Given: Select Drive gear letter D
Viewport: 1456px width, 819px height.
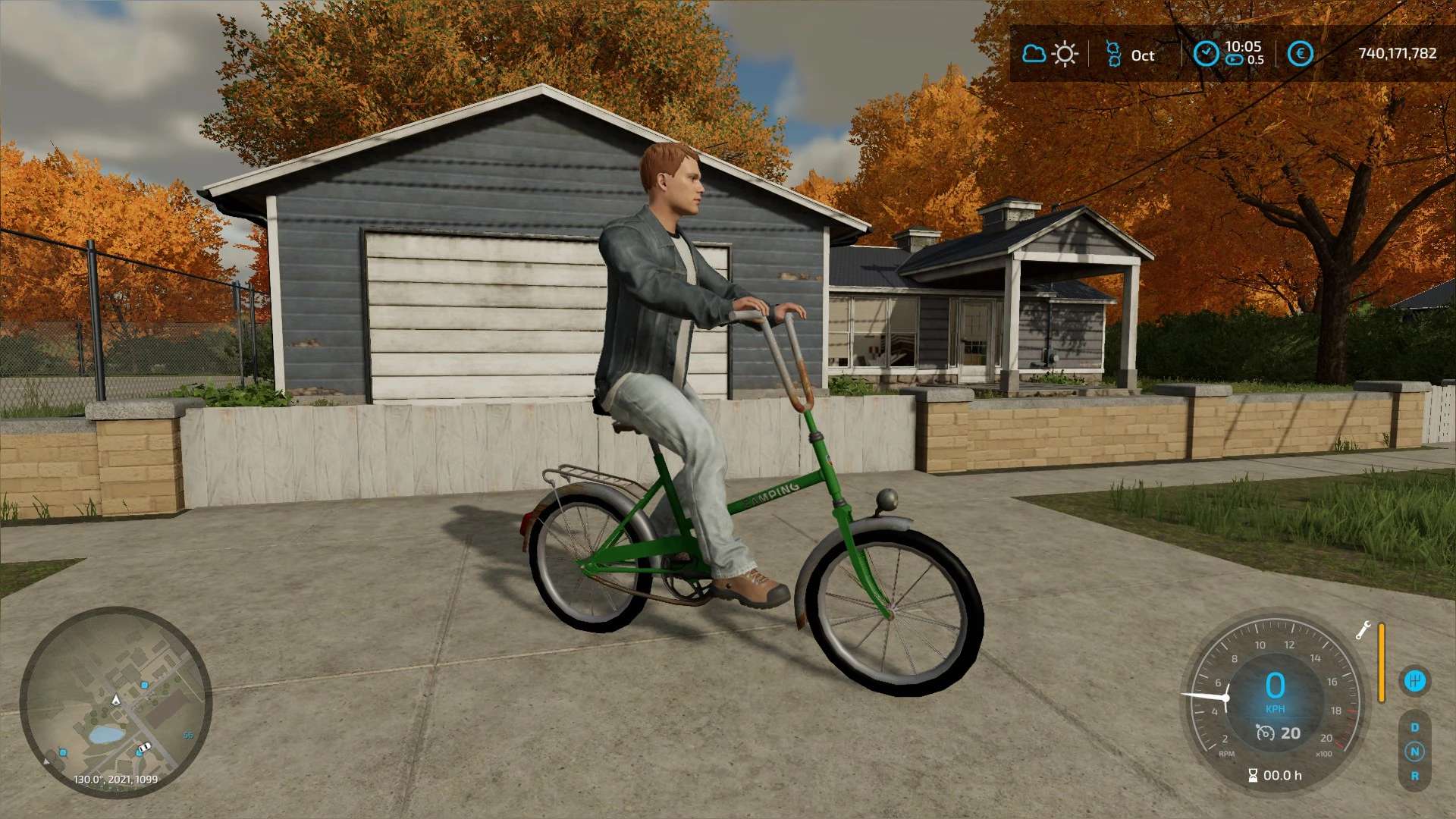Looking at the screenshot, I should coord(1414,727).
